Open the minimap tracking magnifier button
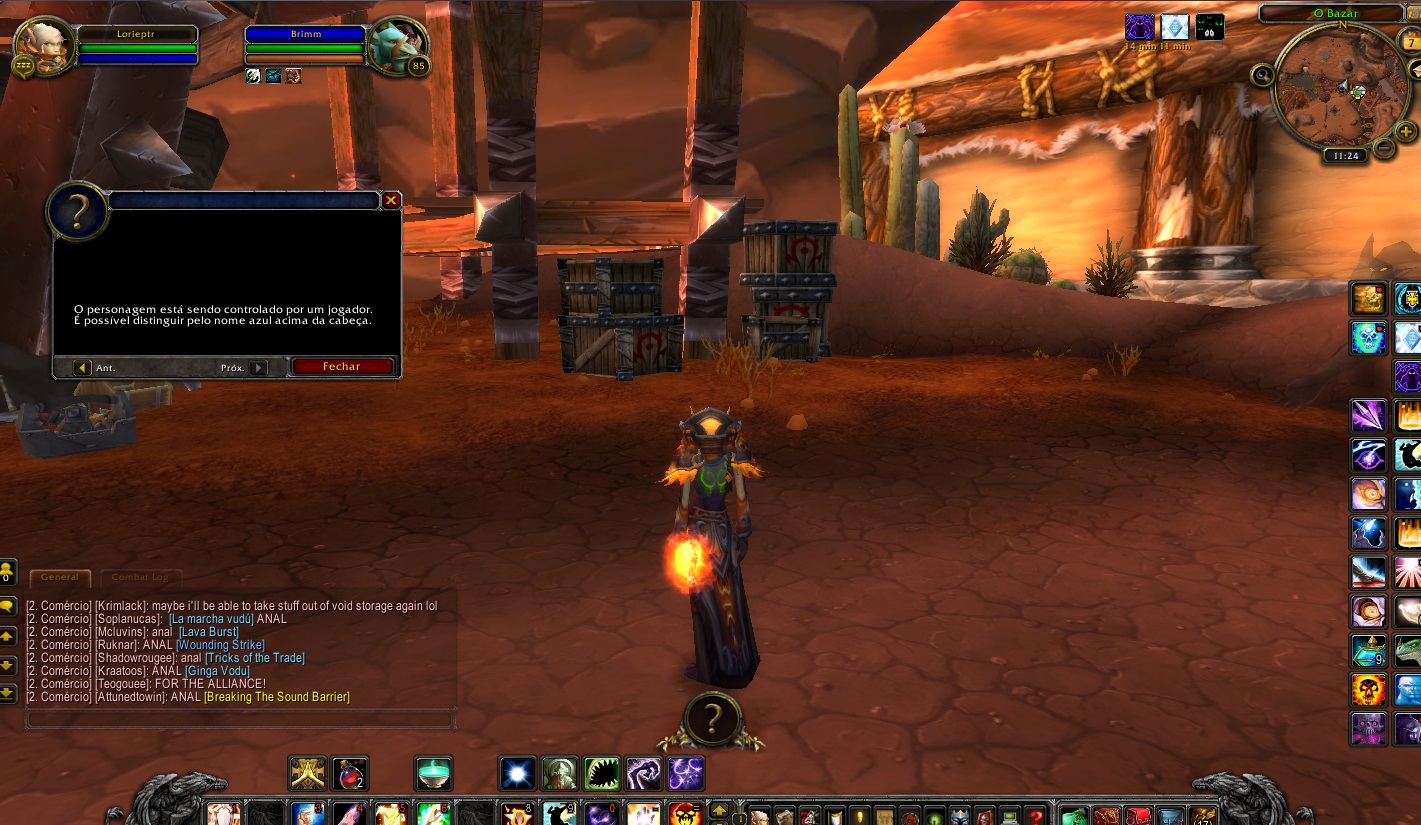 coord(1262,74)
